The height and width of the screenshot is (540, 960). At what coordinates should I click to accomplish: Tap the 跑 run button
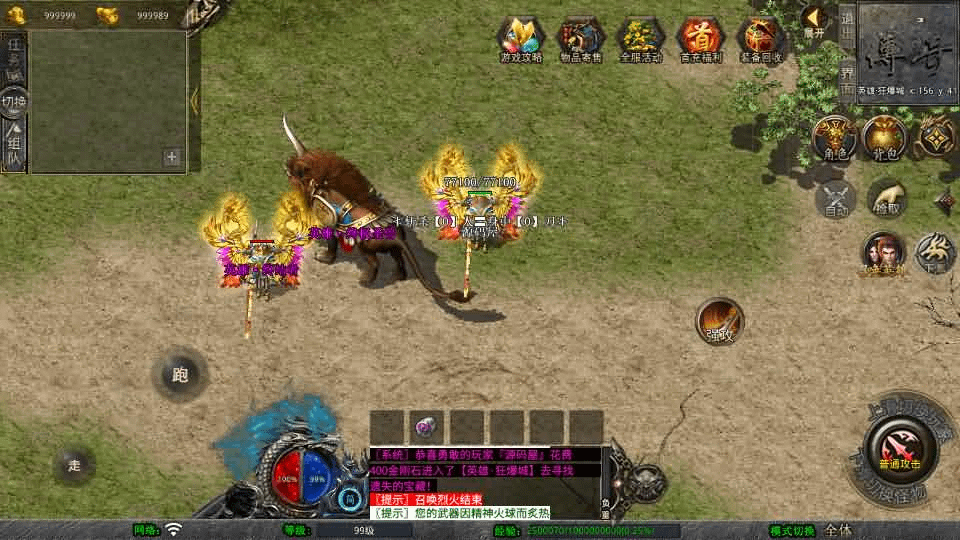tap(180, 375)
